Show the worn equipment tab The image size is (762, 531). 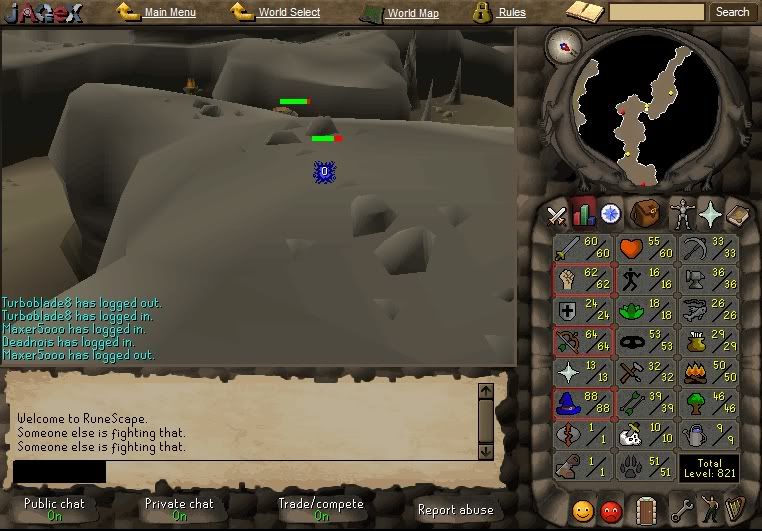(681, 214)
